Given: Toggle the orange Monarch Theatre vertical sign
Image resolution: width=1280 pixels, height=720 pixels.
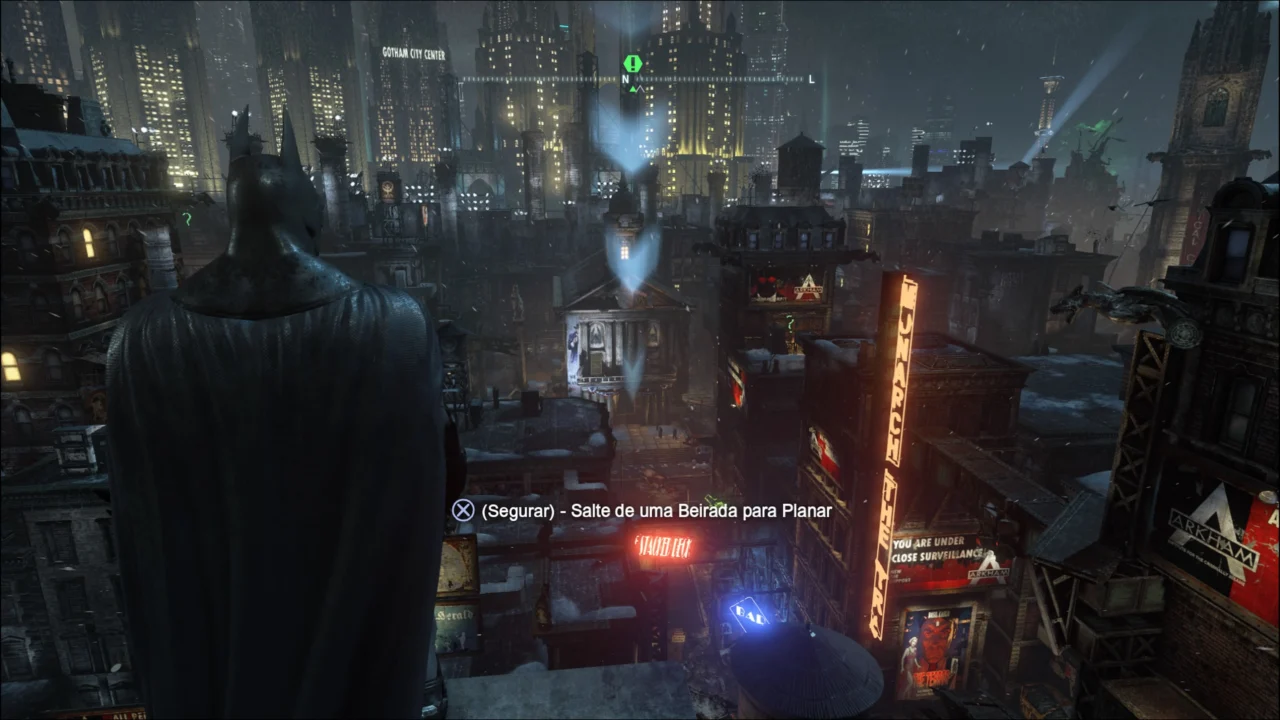Looking at the screenshot, I should (x=900, y=410).
